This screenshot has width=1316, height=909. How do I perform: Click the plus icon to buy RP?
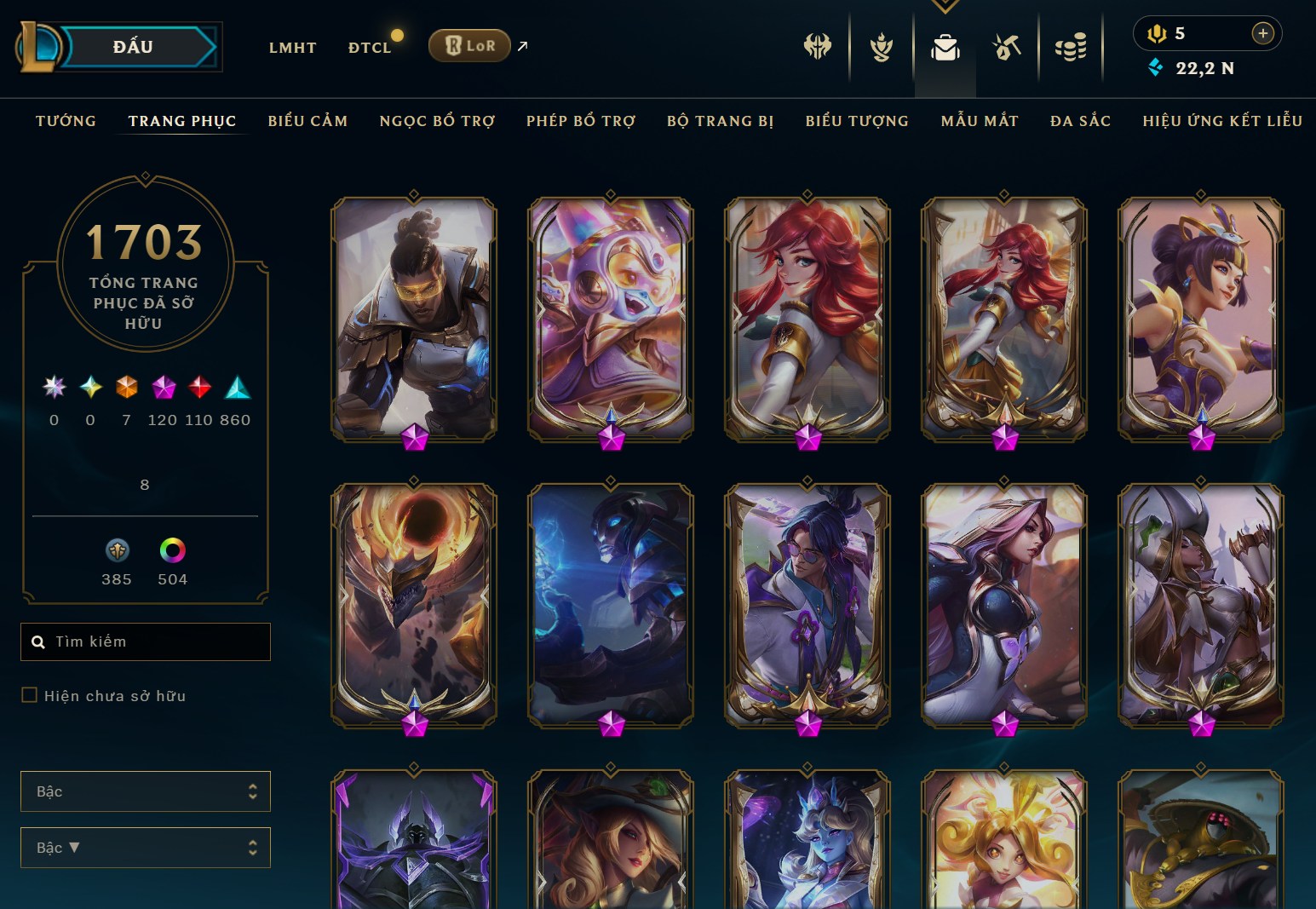tap(1263, 33)
